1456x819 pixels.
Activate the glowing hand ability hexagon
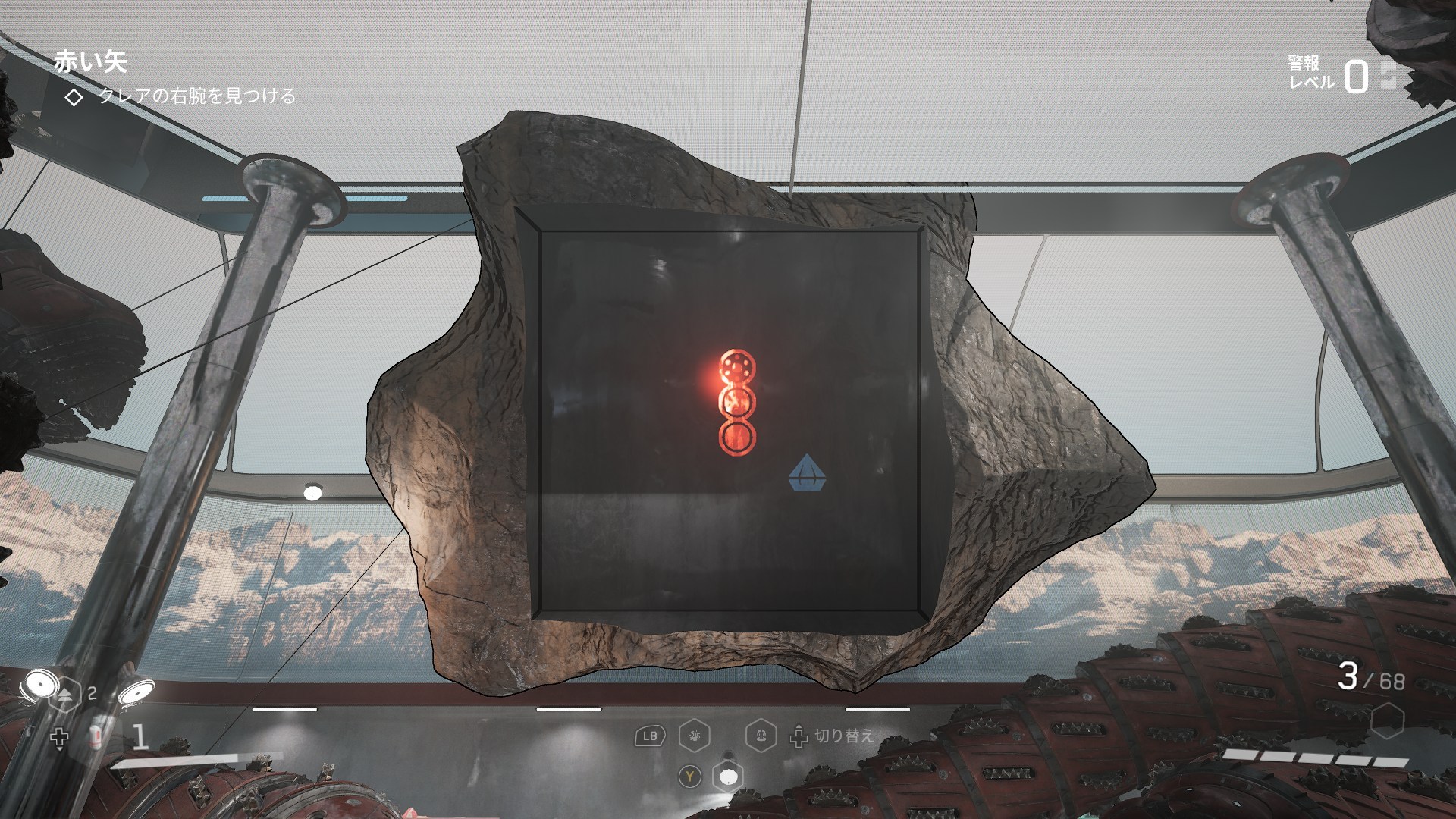click(x=695, y=735)
